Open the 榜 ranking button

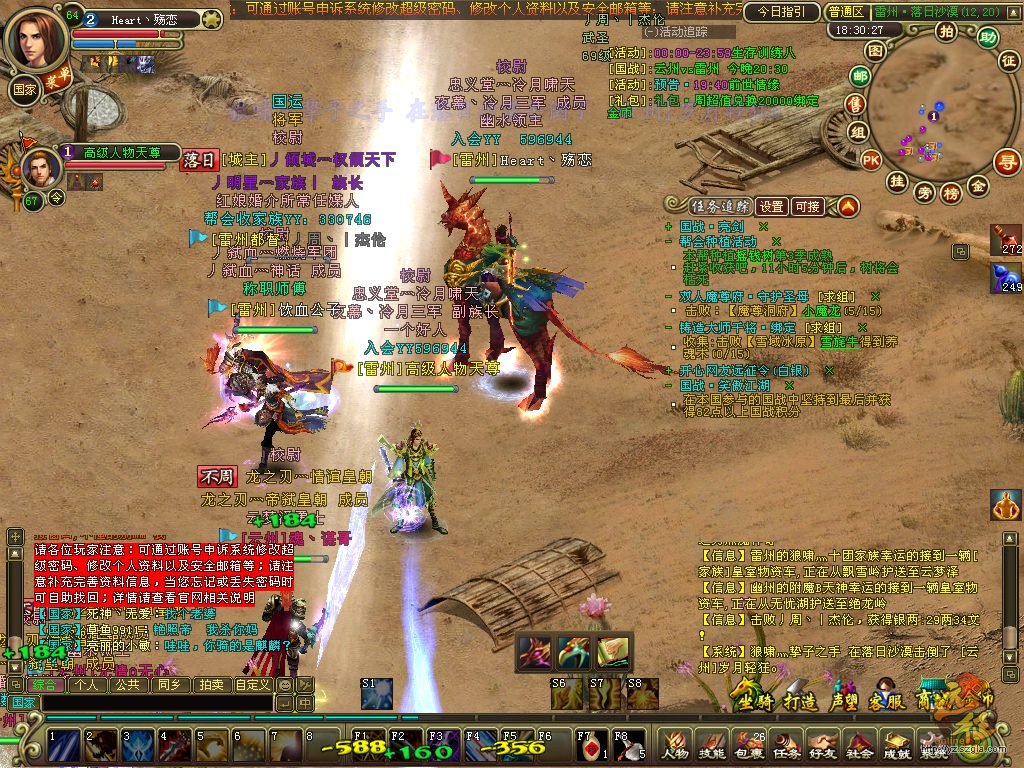(x=950, y=192)
